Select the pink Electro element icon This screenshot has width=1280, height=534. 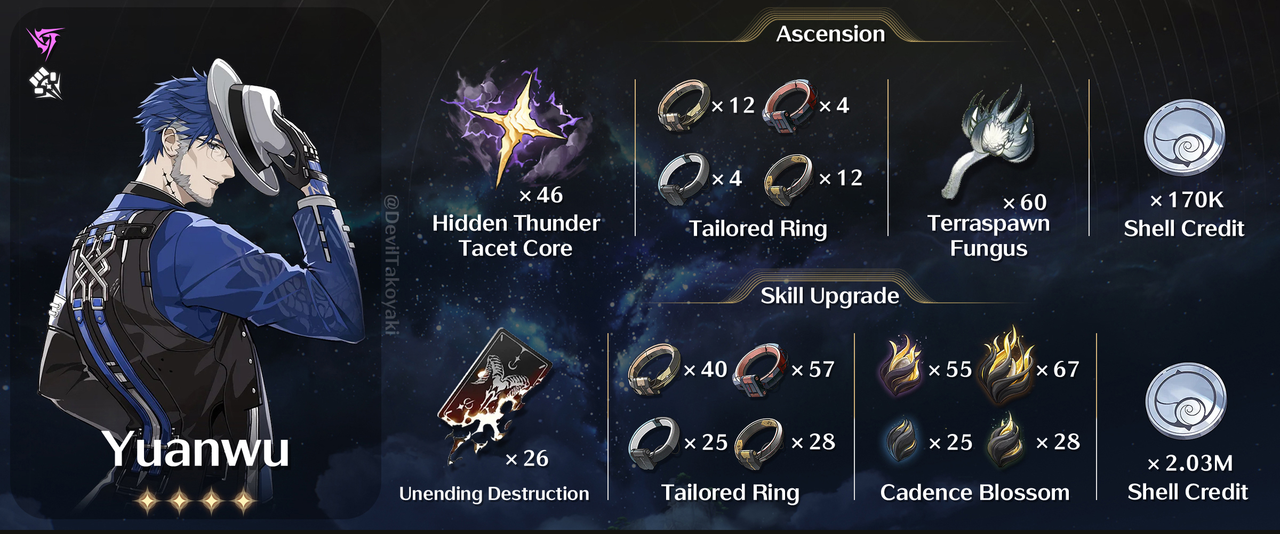(45, 43)
